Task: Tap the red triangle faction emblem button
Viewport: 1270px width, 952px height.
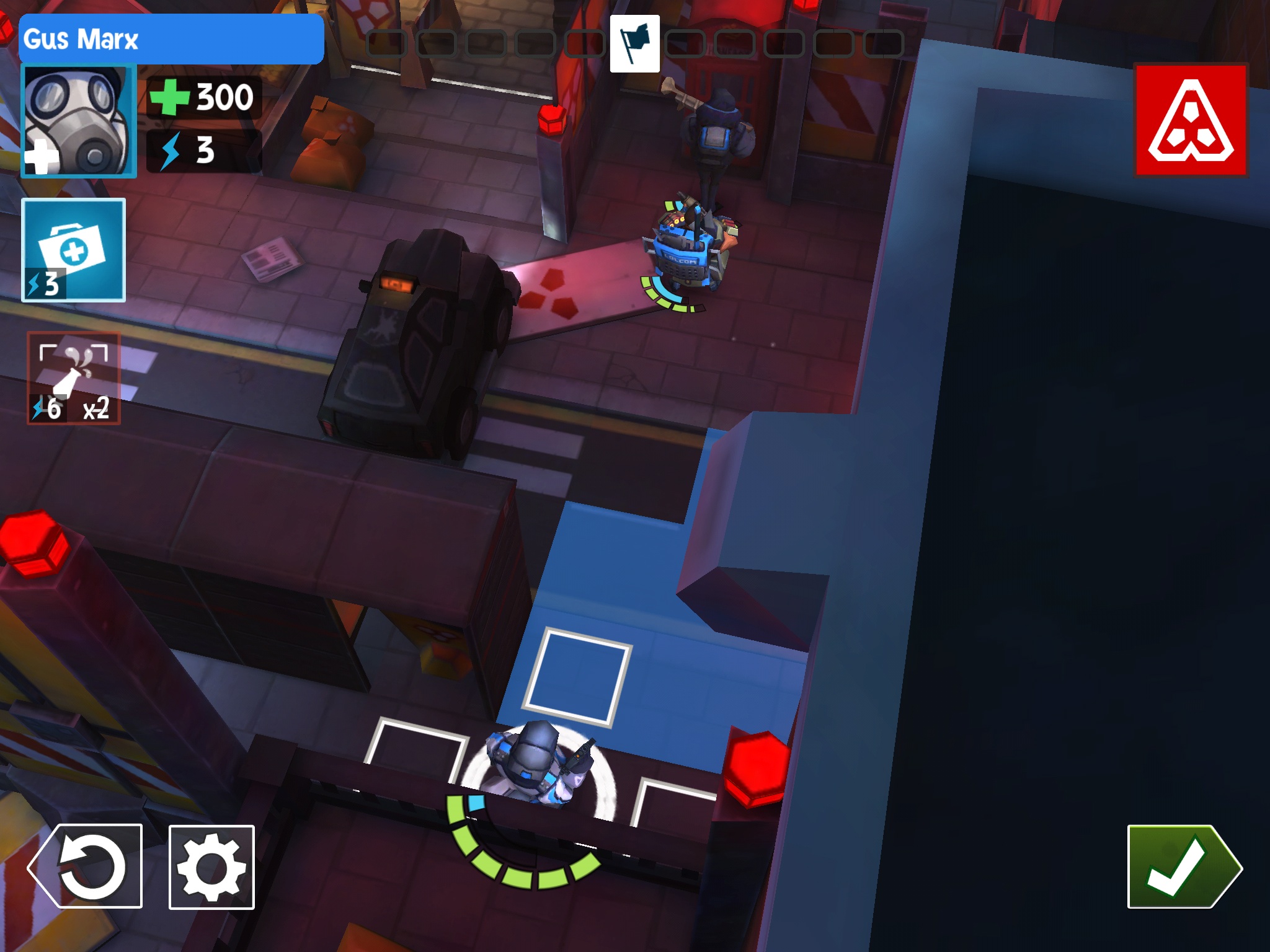Action: (x=1191, y=120)
